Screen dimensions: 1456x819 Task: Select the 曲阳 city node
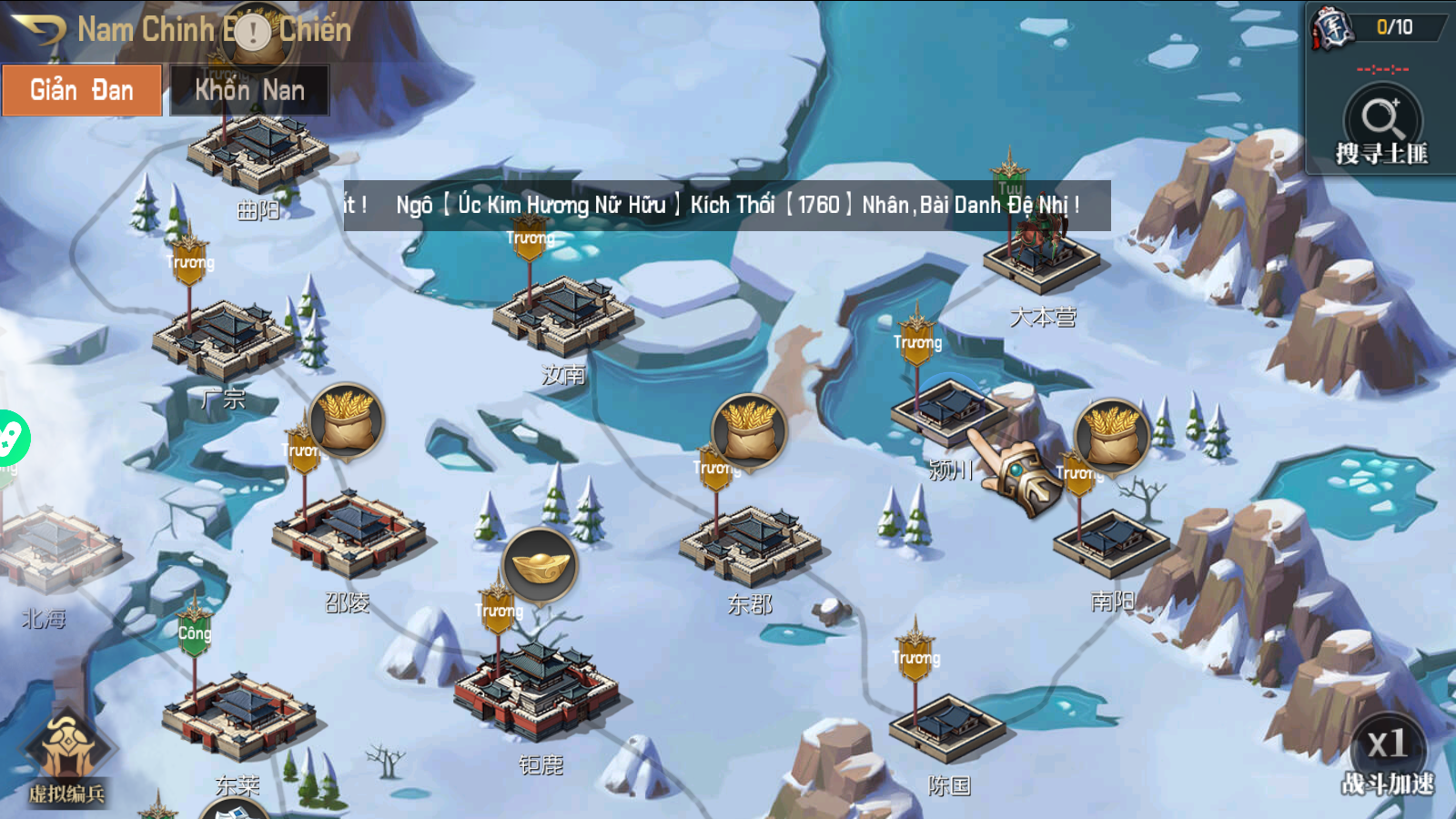coord(257,152)
